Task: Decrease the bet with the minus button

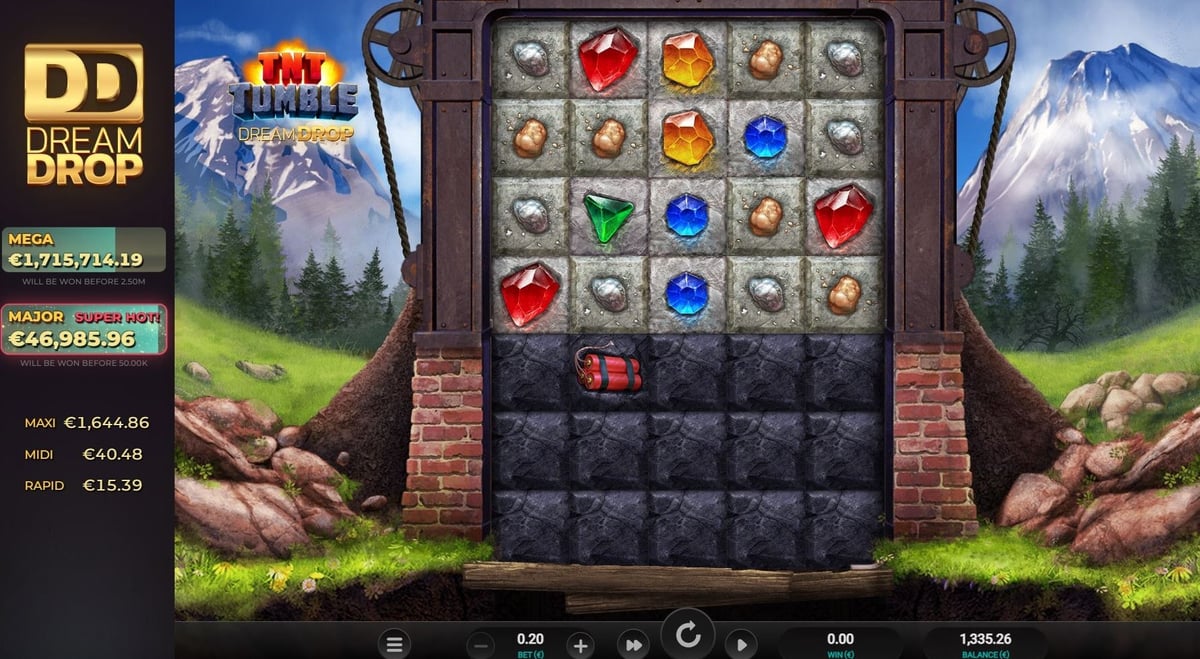Action: click(481, 645)
